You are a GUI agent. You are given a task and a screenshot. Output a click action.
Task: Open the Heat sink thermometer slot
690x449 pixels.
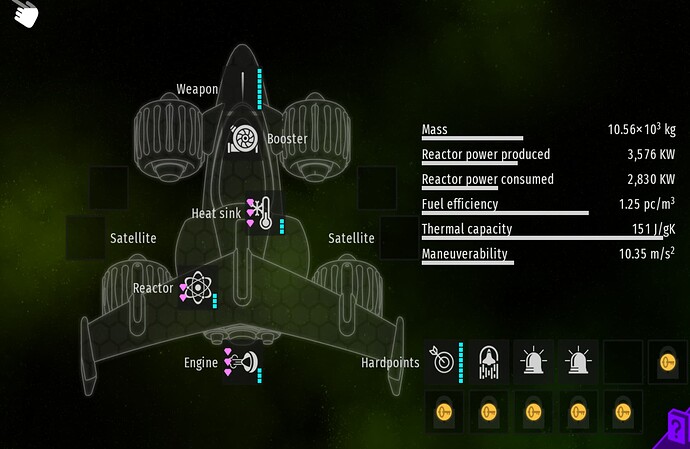tap(262, 212)
